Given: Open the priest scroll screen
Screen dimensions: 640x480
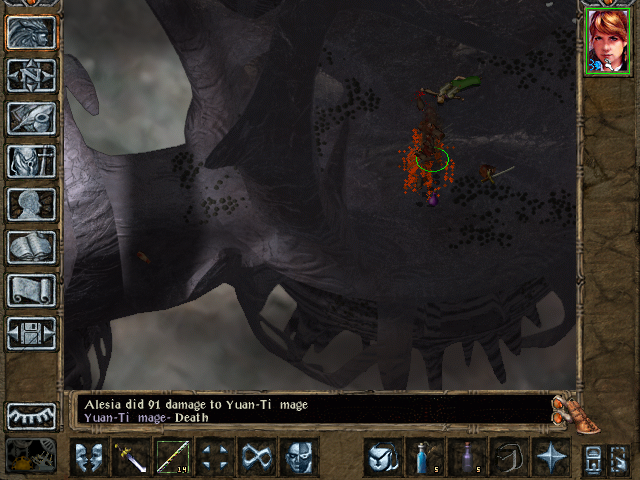Looking at the screenshot, I should pyautogui.click(x=31, y=290).
